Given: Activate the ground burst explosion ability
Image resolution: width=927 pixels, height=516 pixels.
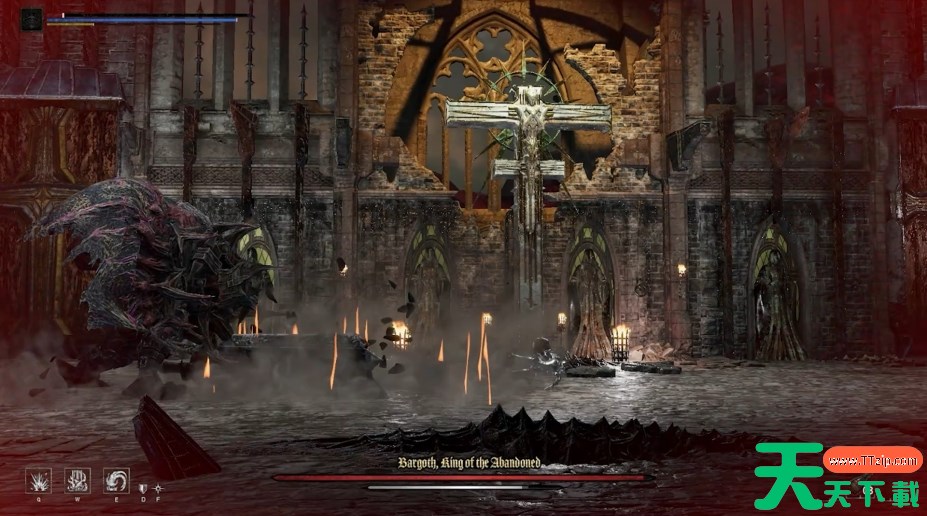Looking at the screenshot, I should 38,481.
